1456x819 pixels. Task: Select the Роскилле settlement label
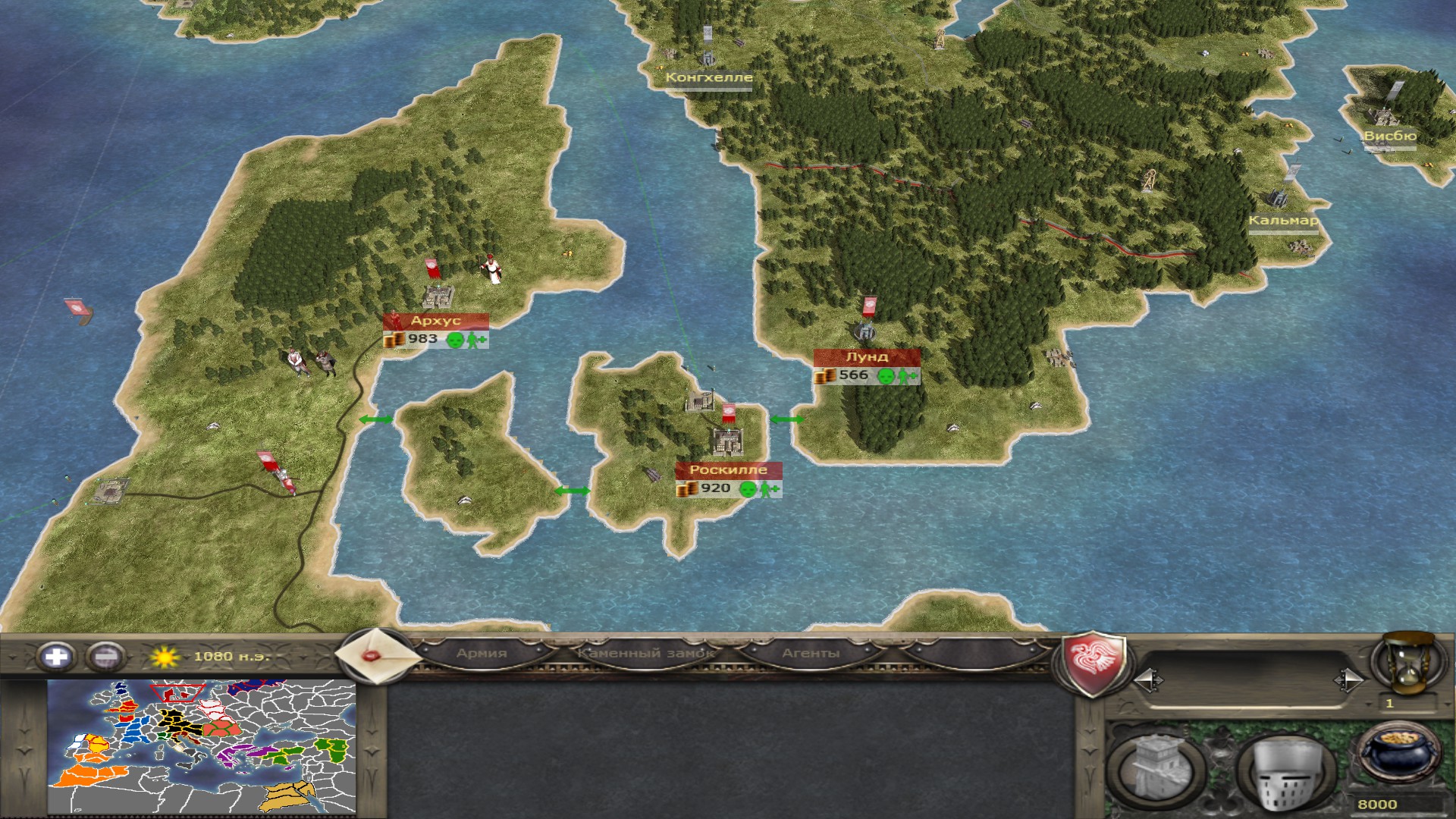(x=728, y=470)
